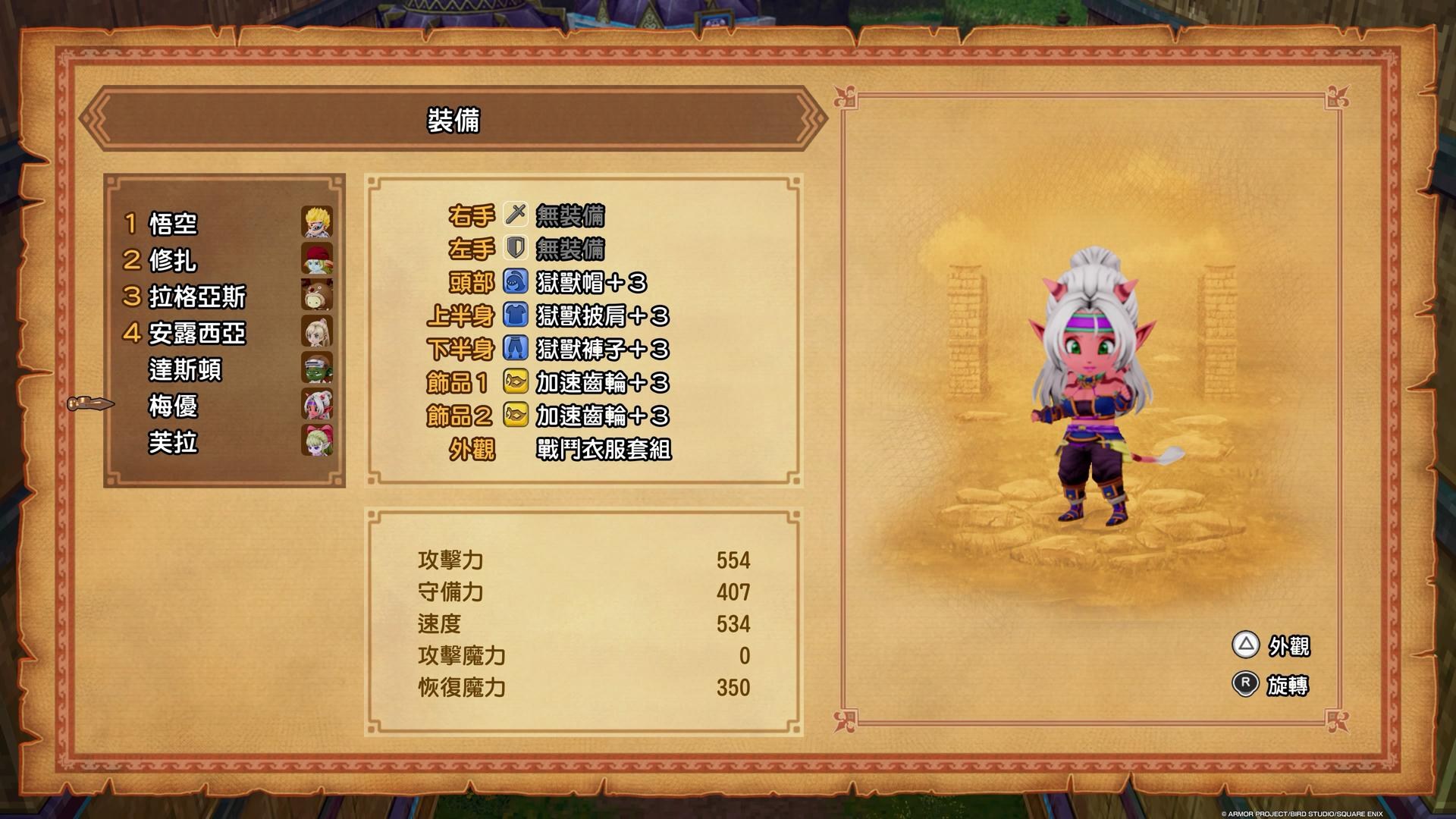Click 拉格亞斯's character portrait
Image resolution: width=1456 pixels, height=819 pixels.
tap(318, 296)
